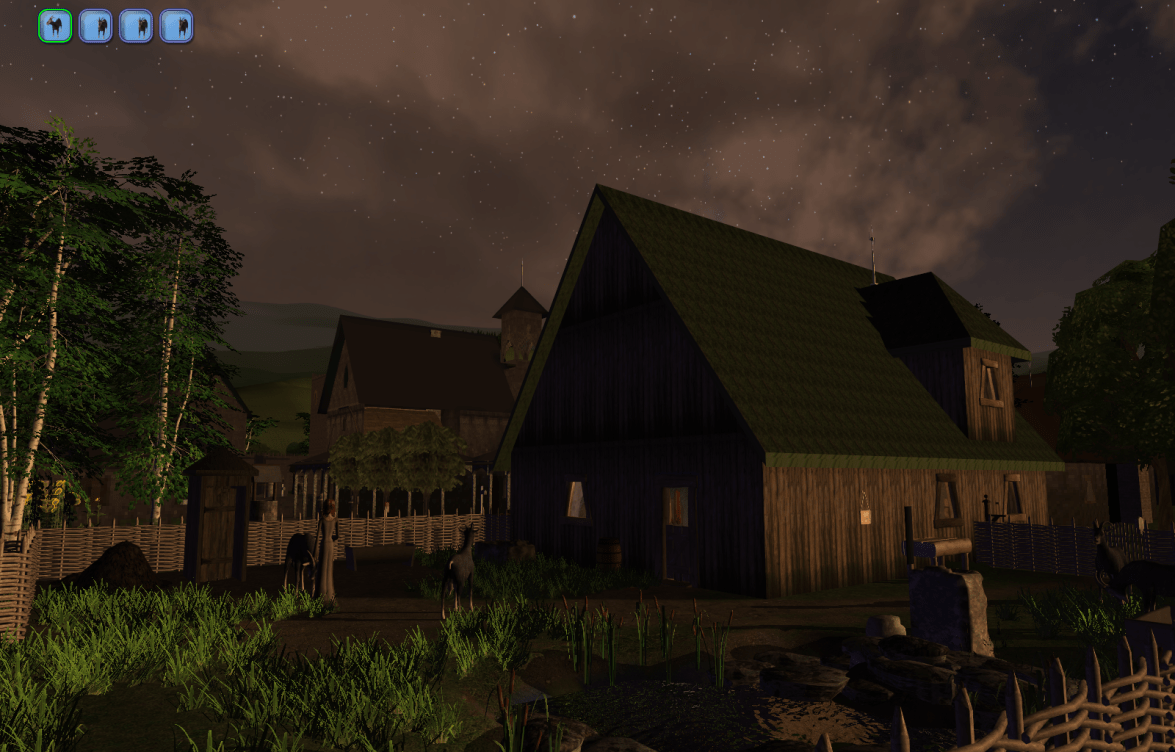The height and width of the screenshot is (752, 1175).
Task: Select the green-outlined goat portrait
Action: tap(55, 26)
